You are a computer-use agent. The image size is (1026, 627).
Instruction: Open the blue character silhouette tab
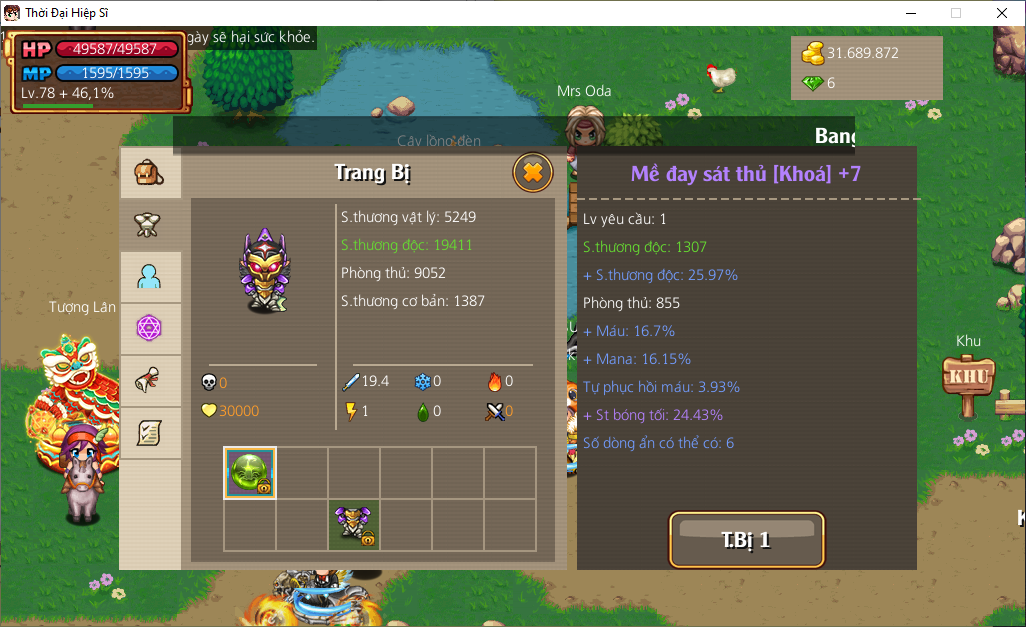tap(150, 277)
